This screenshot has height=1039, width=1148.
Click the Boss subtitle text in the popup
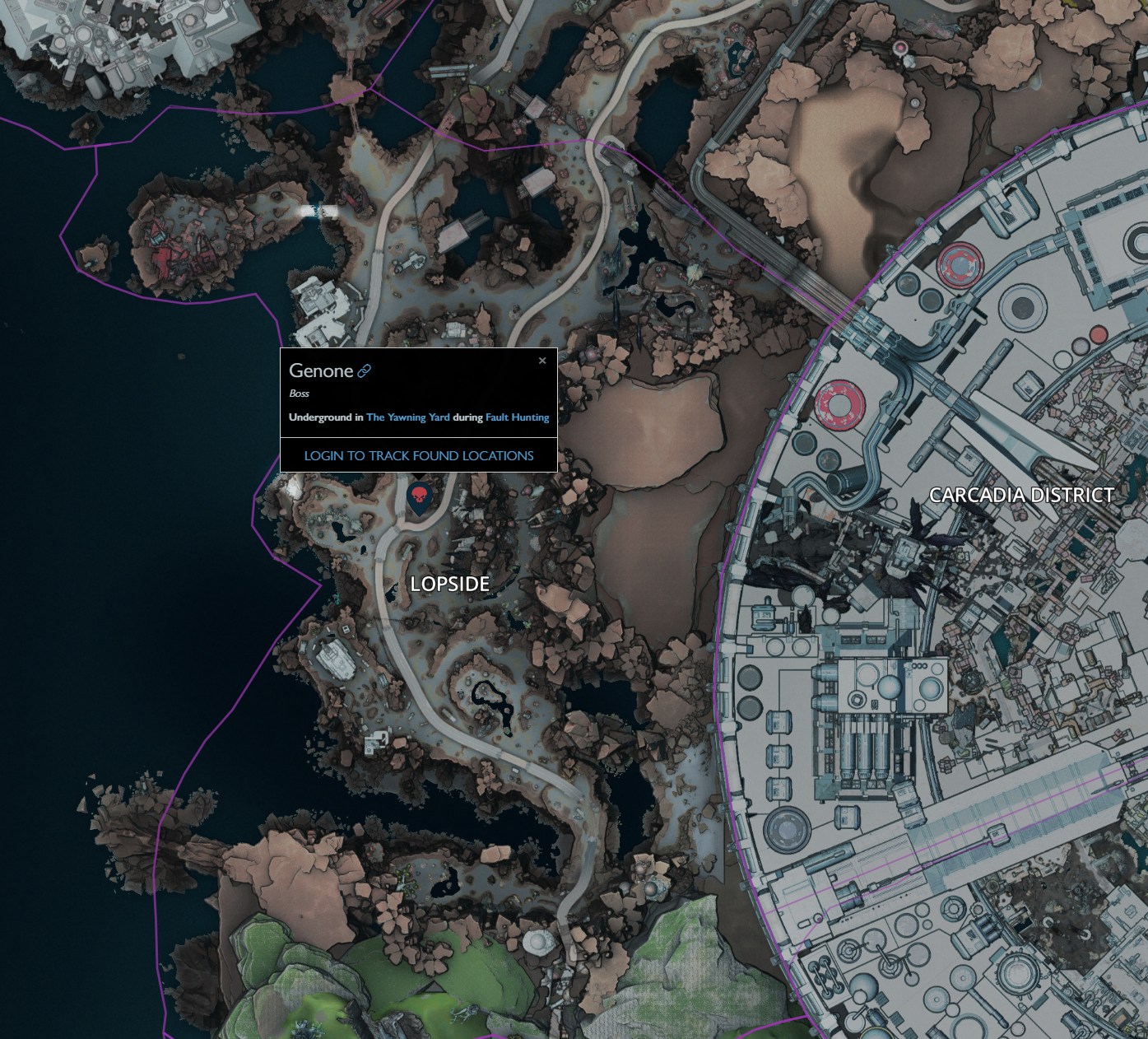coord(300,394)
